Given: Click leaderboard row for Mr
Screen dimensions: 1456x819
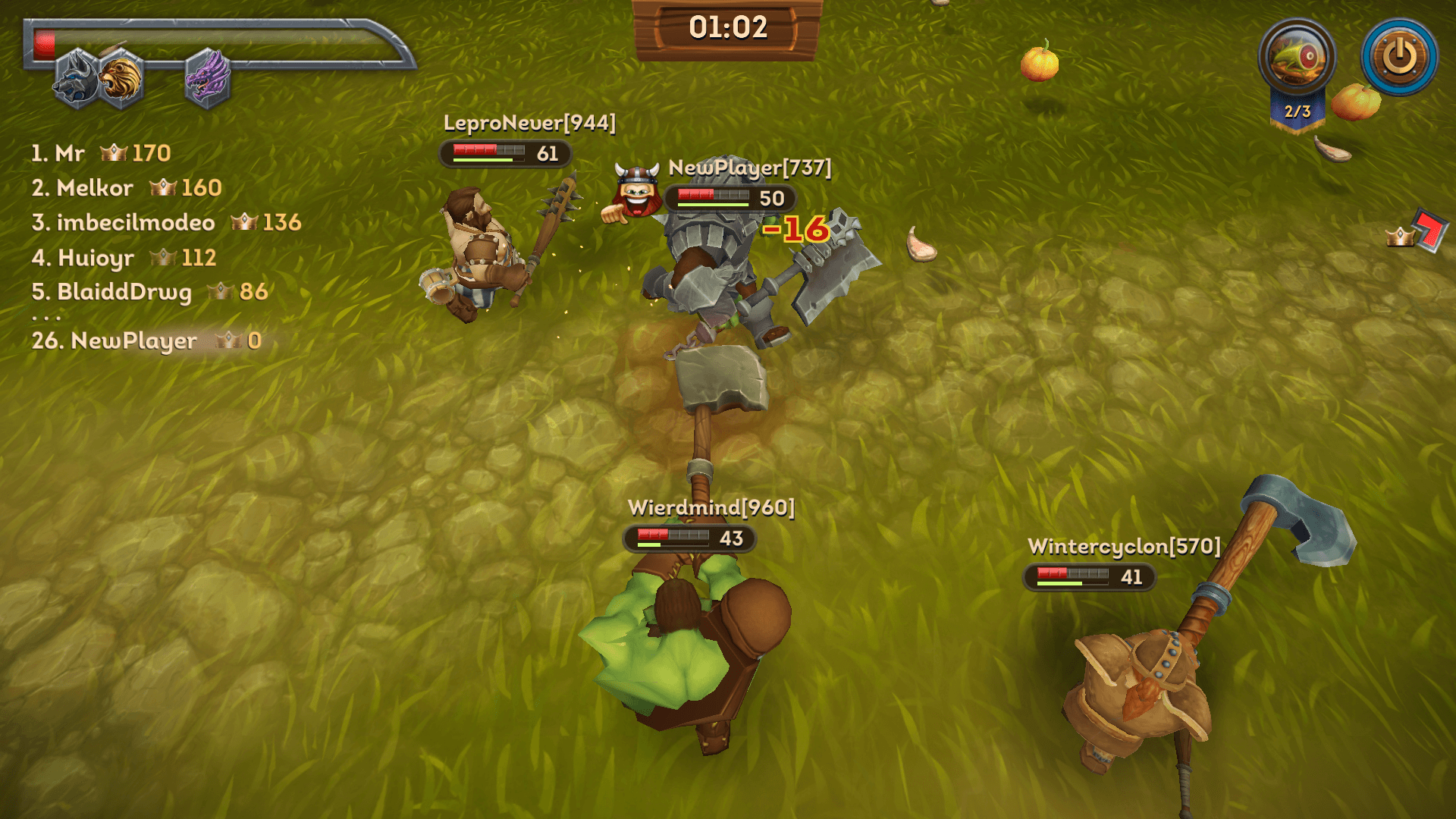Looking at the screenshot, I should [101, 153].
